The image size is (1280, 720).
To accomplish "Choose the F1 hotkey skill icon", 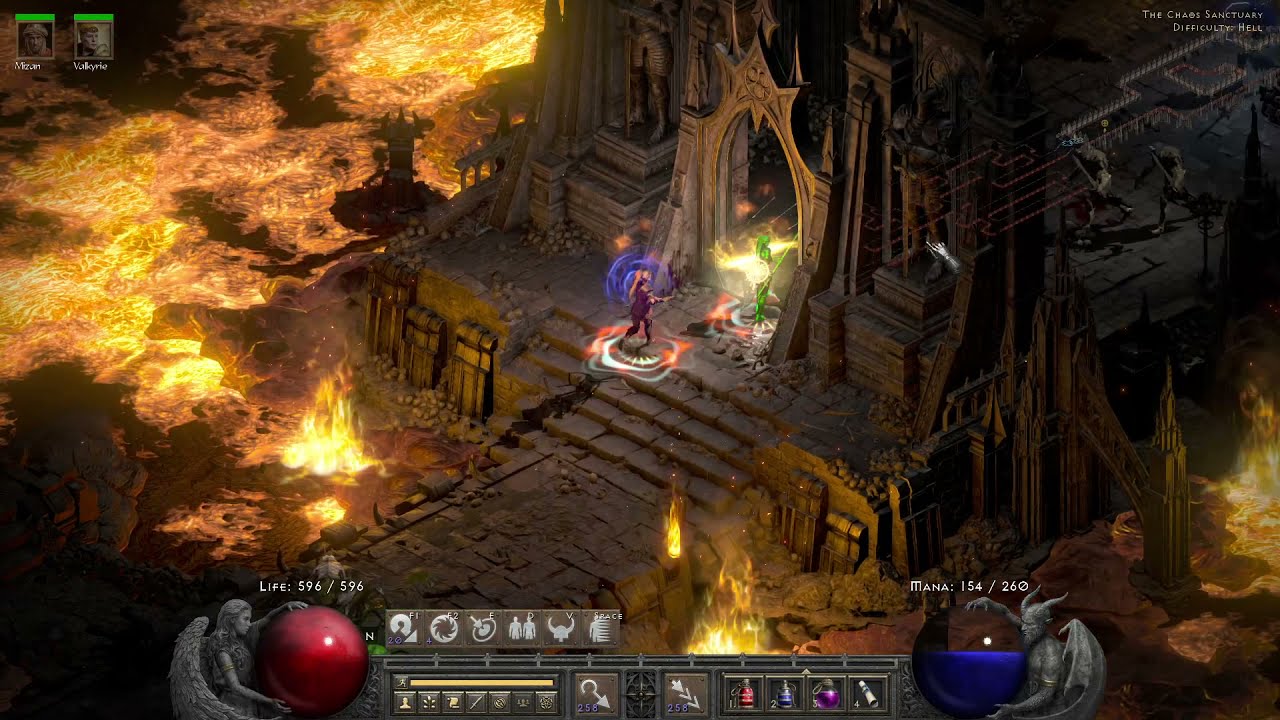I will click(403, 628).
